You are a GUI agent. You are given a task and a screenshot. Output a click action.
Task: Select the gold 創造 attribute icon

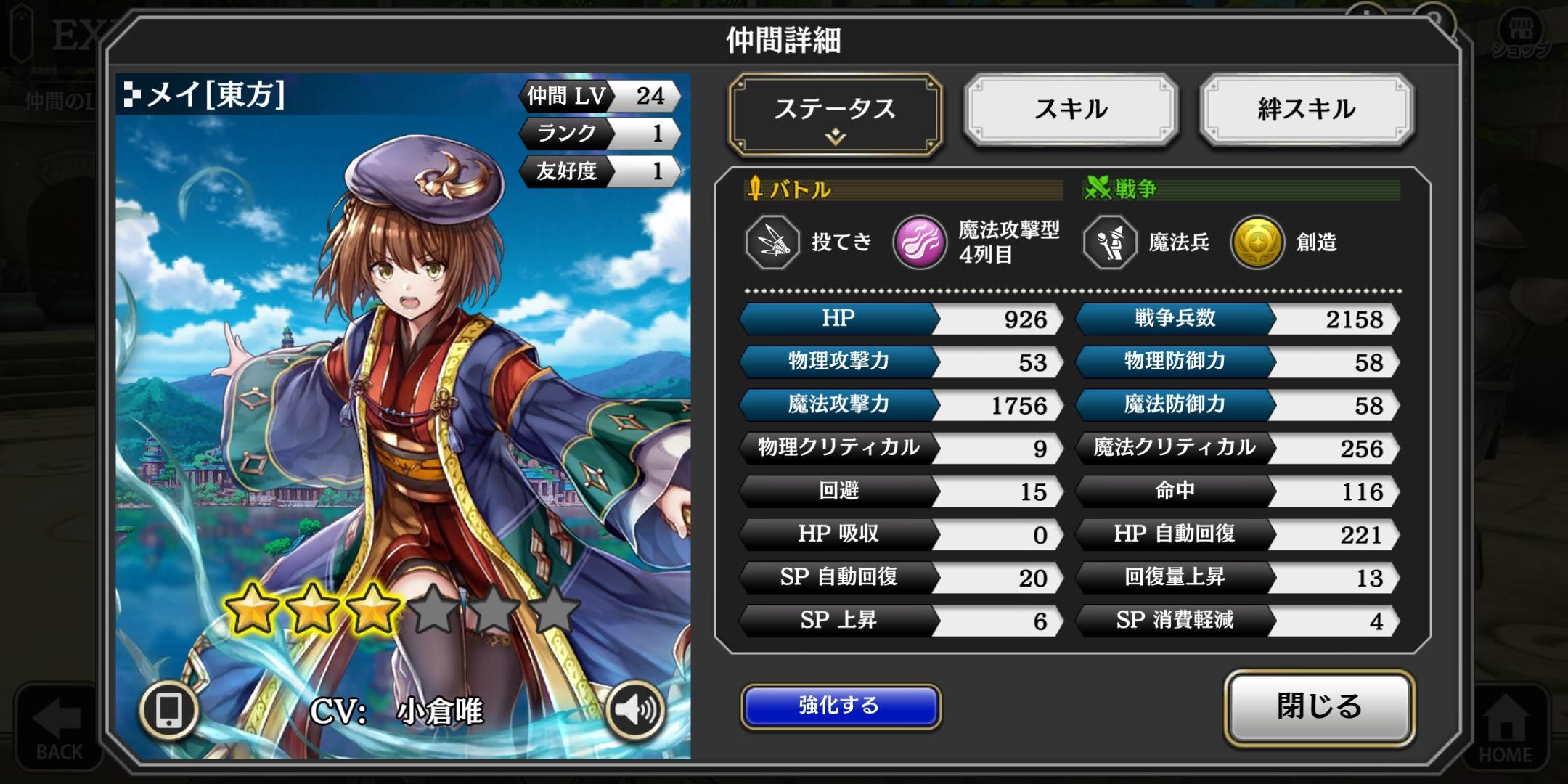point(1257,242)
